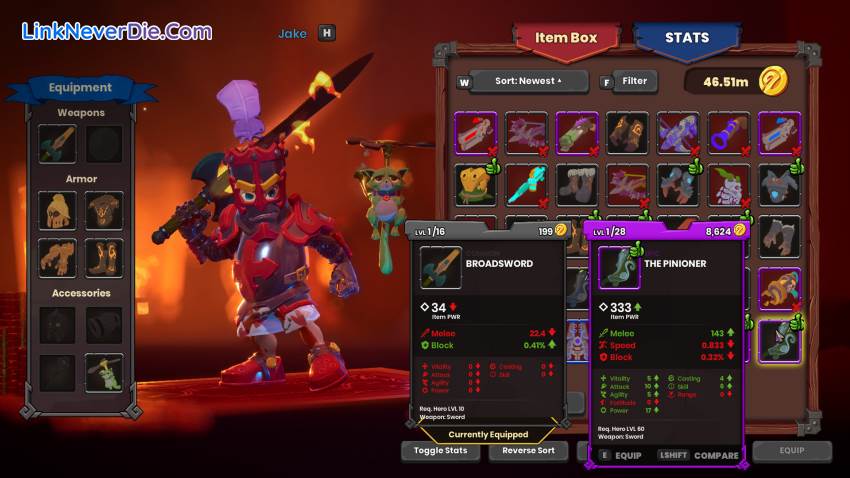Select the equipped Broadsword weapon slot

pyautogui.click(x=57, y=144)
